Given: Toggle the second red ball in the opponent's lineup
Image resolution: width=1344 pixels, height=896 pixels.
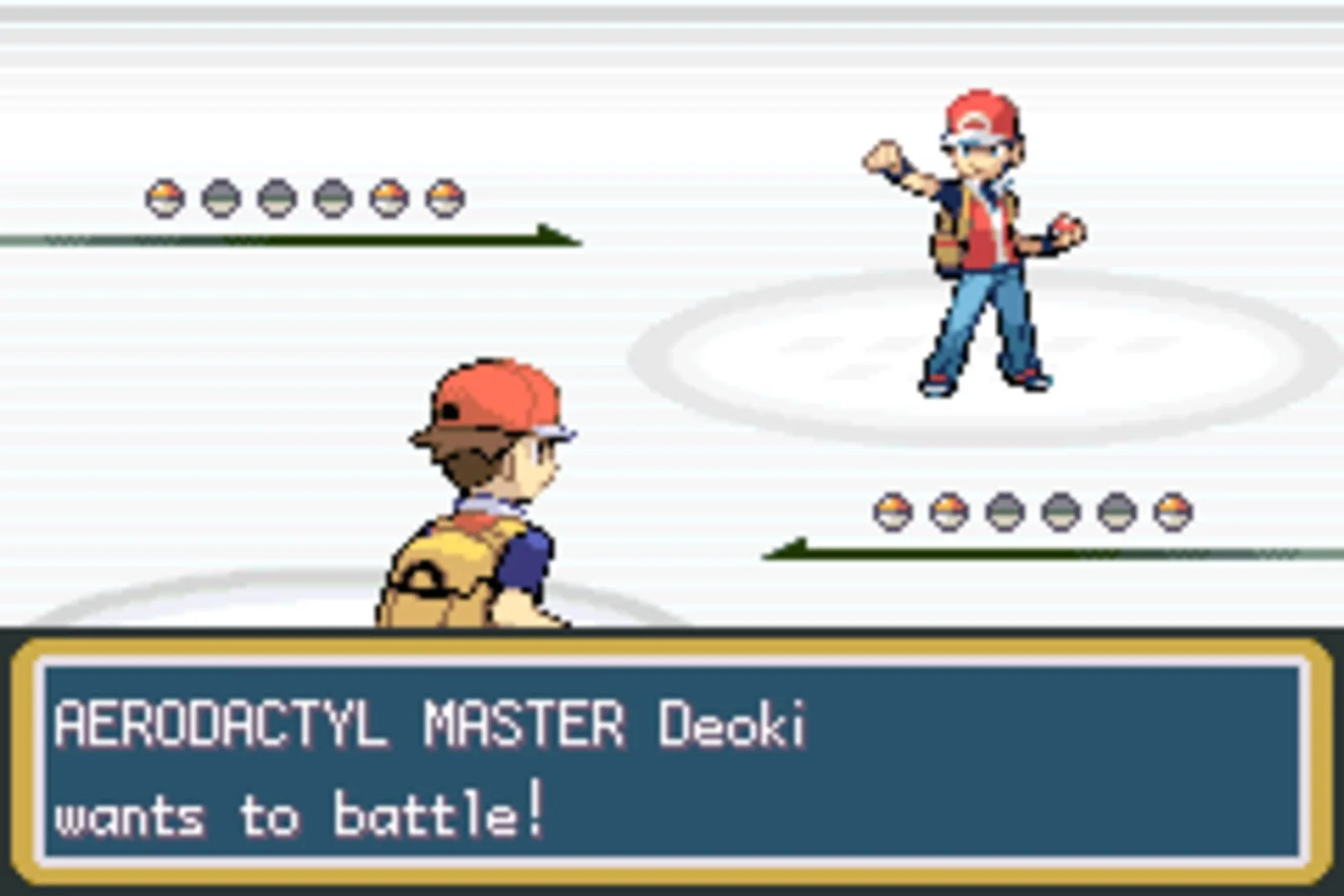Looking at the screenshot, I should pos(947,513).
